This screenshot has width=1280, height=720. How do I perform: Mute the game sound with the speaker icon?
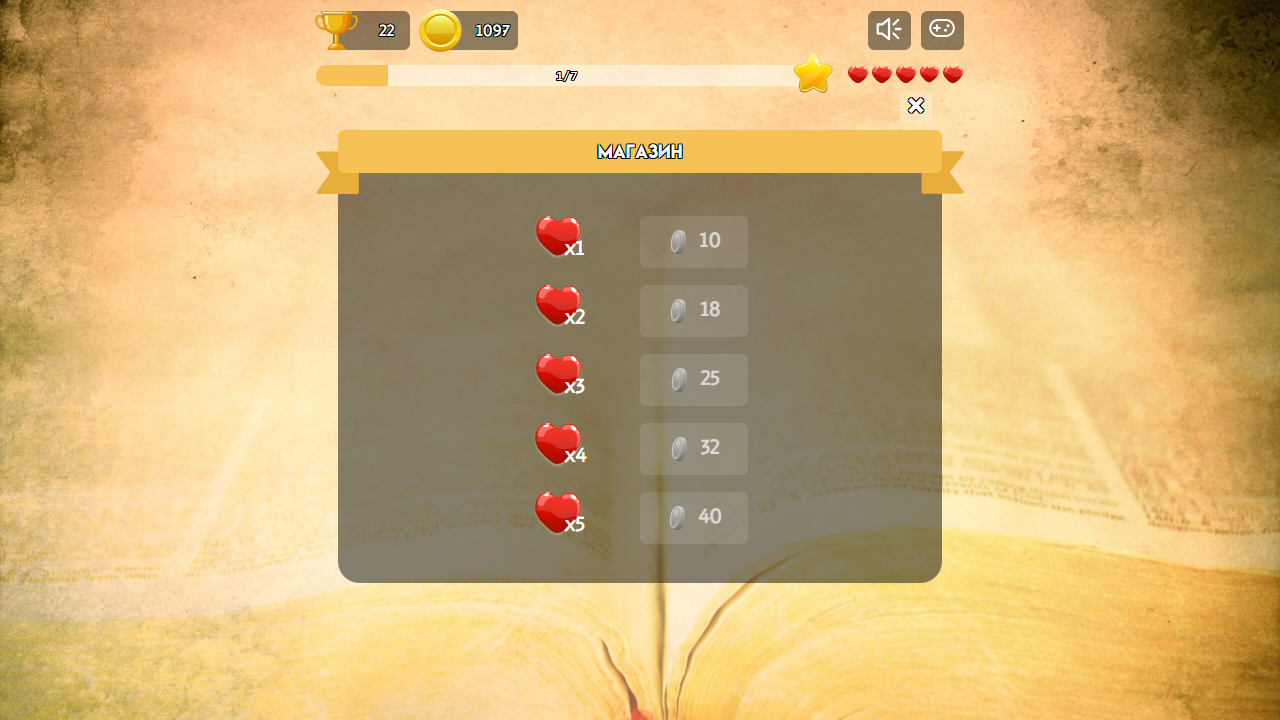888,30
